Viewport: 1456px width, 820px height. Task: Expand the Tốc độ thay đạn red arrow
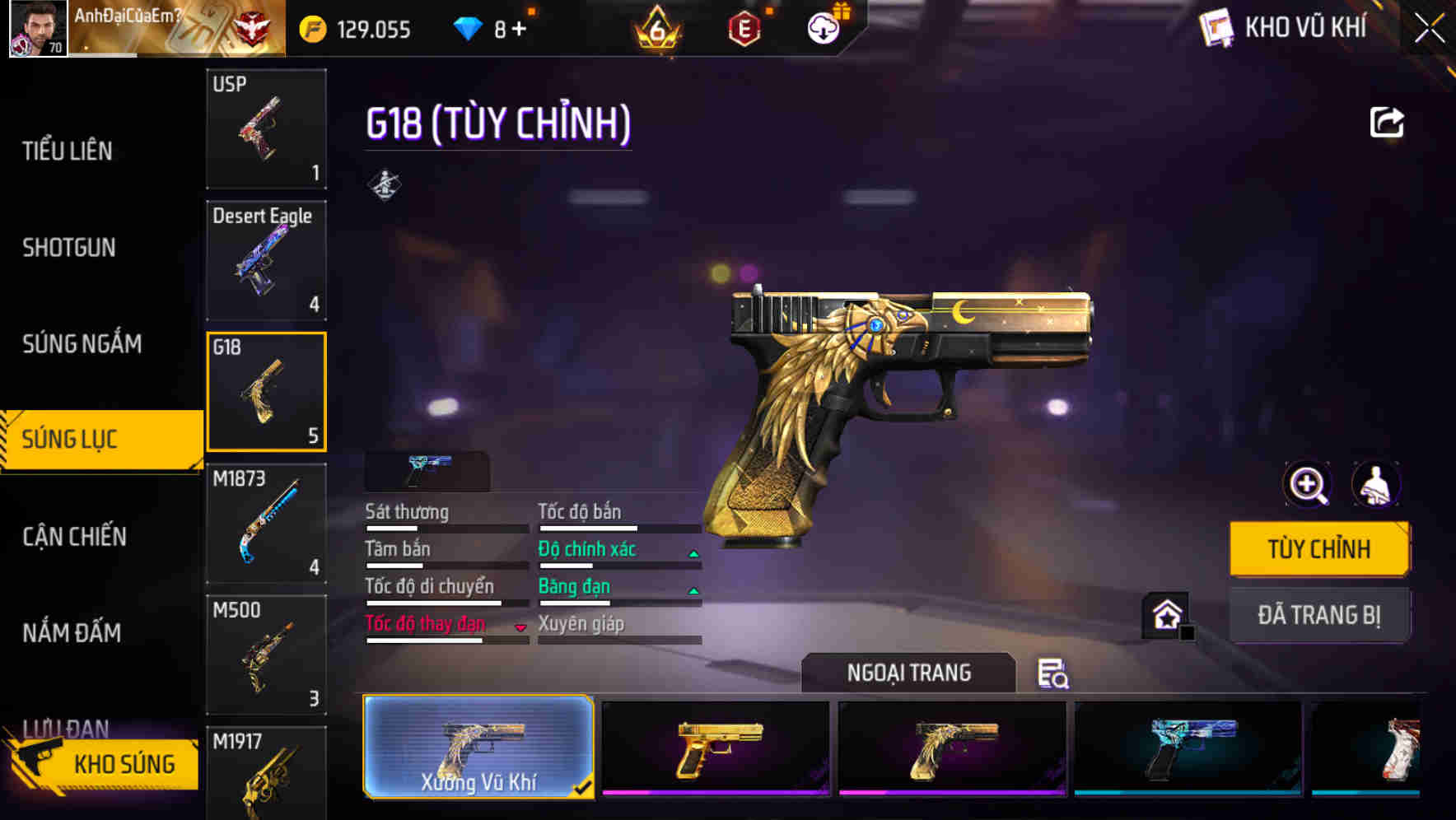coord(520,625)
